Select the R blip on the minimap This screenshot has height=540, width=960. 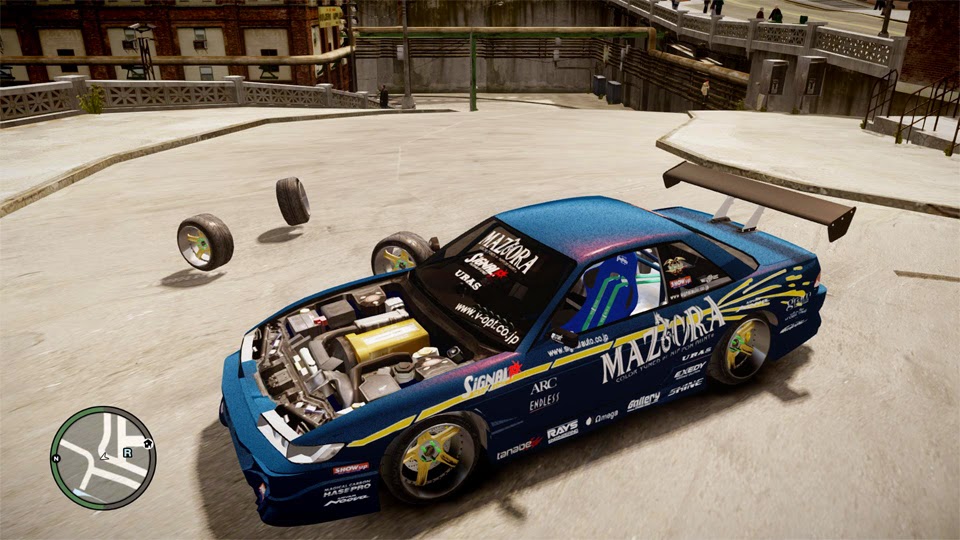tap(128, 452)
